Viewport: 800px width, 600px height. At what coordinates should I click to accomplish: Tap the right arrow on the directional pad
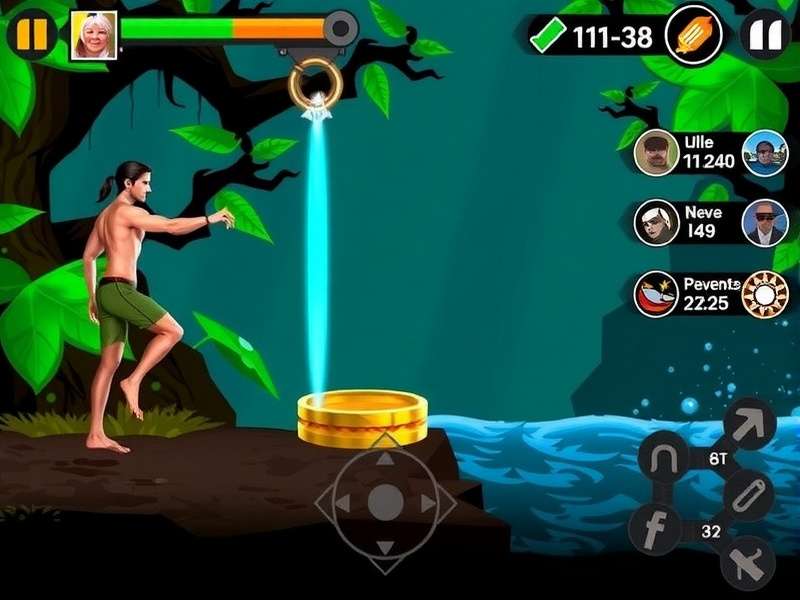[x=428, y=503]
